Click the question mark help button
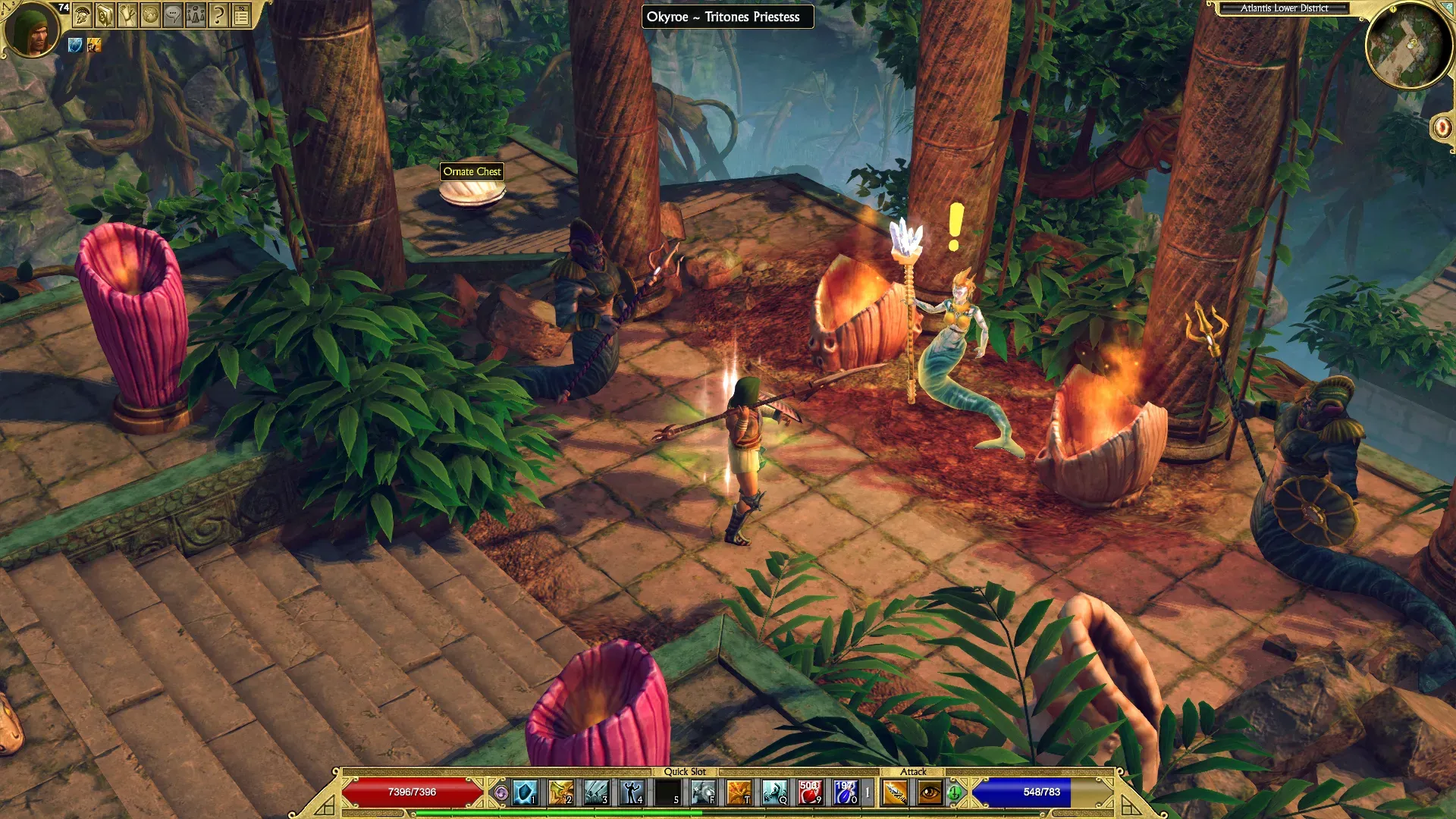Image resolution: width=1456 pixels, height=819 pixels. point(218,15)
